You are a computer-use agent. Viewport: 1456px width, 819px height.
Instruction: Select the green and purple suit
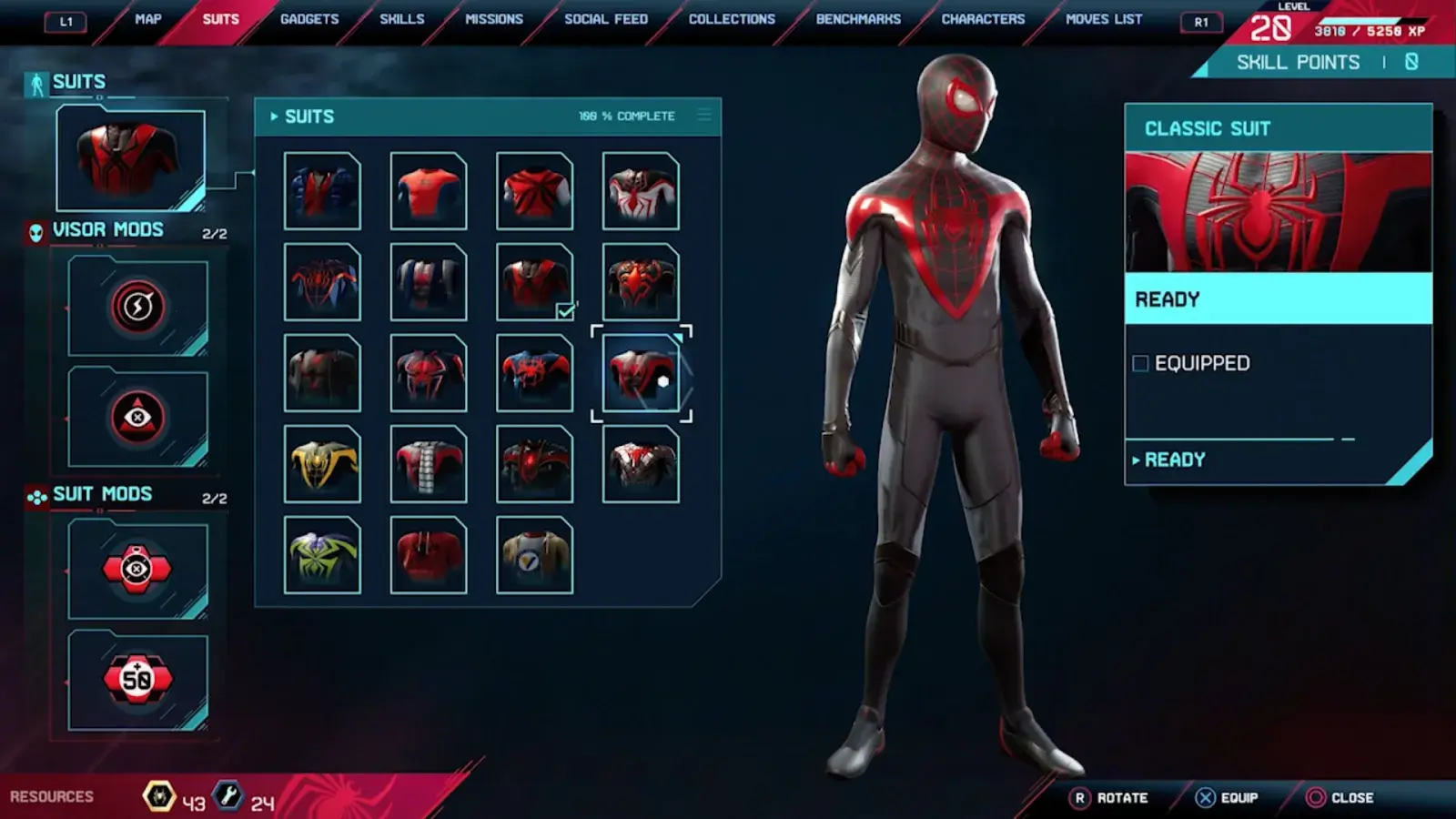pyautogui.click(x=322, y=555)
